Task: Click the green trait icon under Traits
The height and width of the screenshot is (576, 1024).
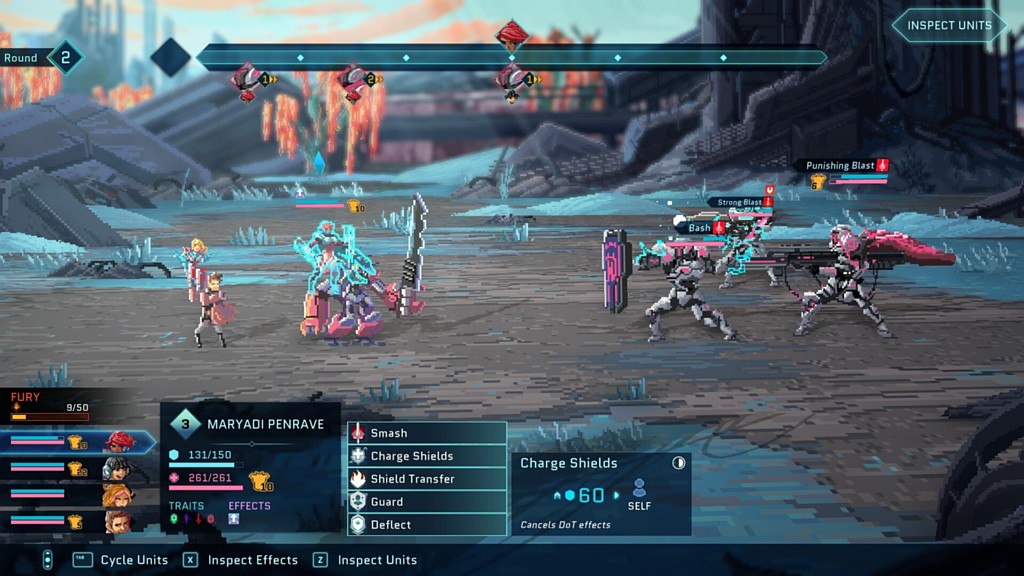Action: [x=173, y=519]
